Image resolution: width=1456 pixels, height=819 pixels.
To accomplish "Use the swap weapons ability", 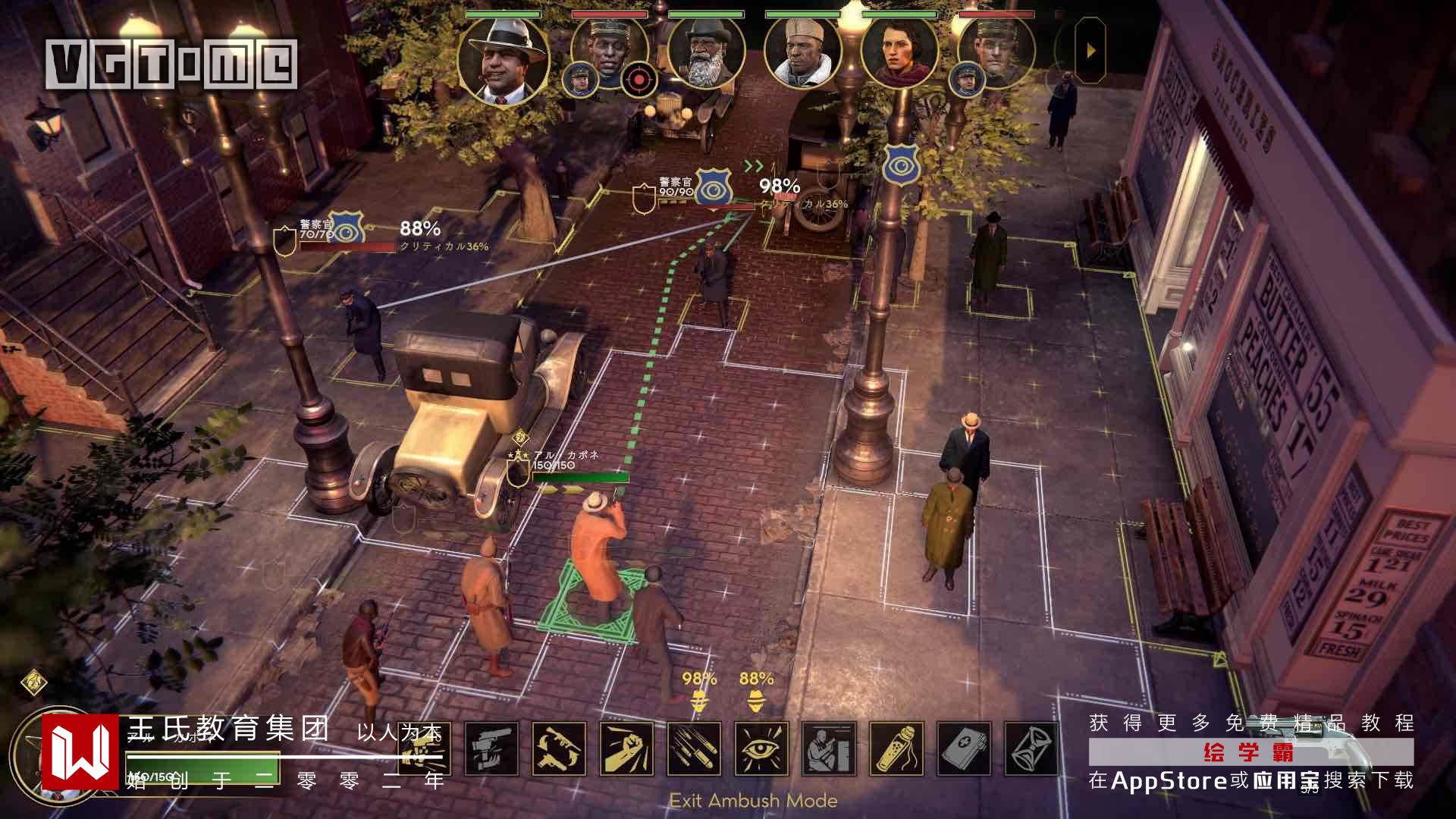I will [559, 749].
